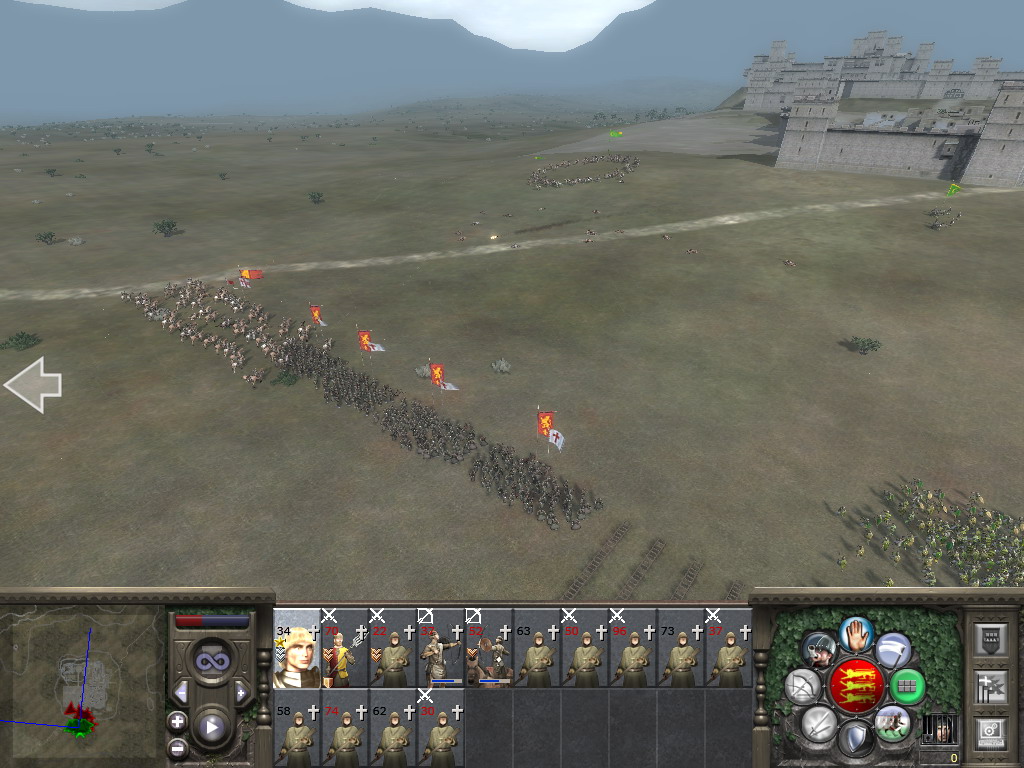
Task: Zoom in minimap with plus button
Action: [177, 721]
